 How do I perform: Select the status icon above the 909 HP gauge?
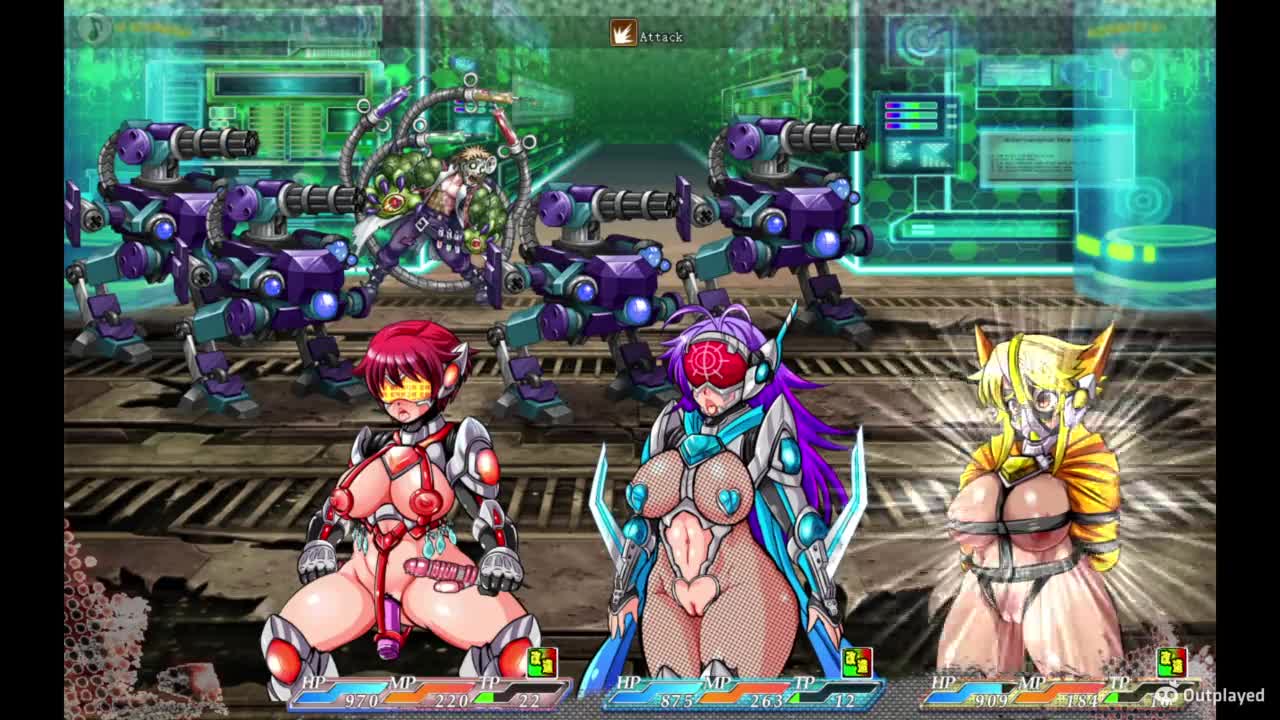click(1171, 662)
